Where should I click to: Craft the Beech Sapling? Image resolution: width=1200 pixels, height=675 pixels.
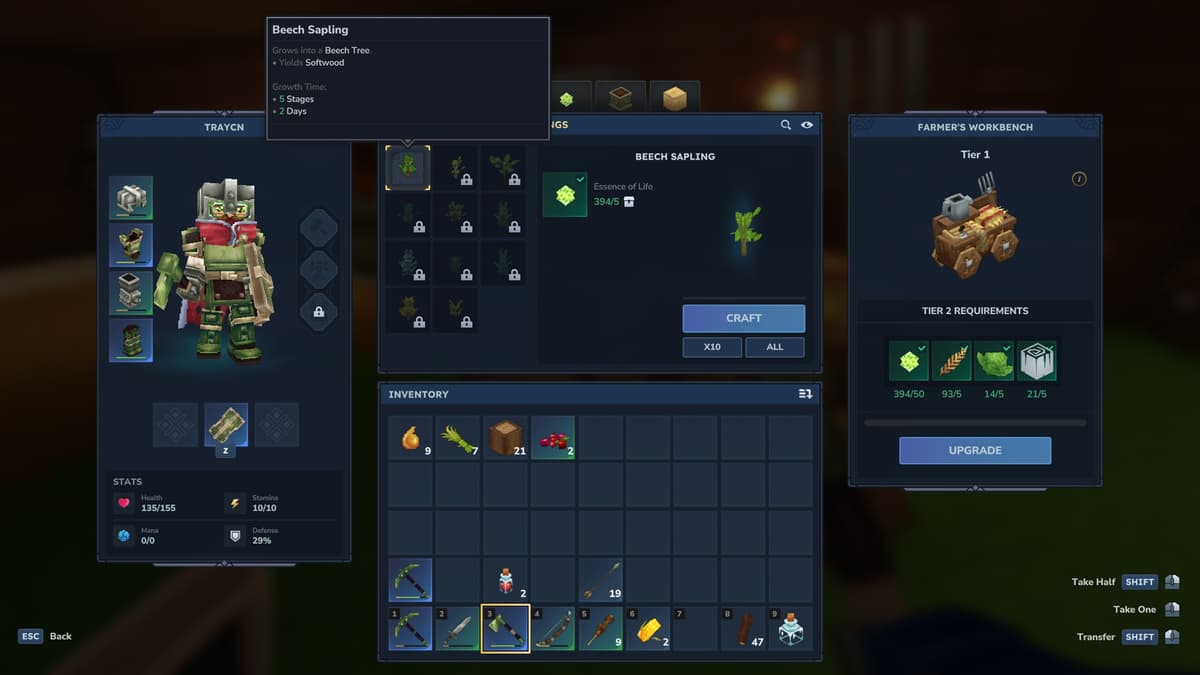pos(743,318)
